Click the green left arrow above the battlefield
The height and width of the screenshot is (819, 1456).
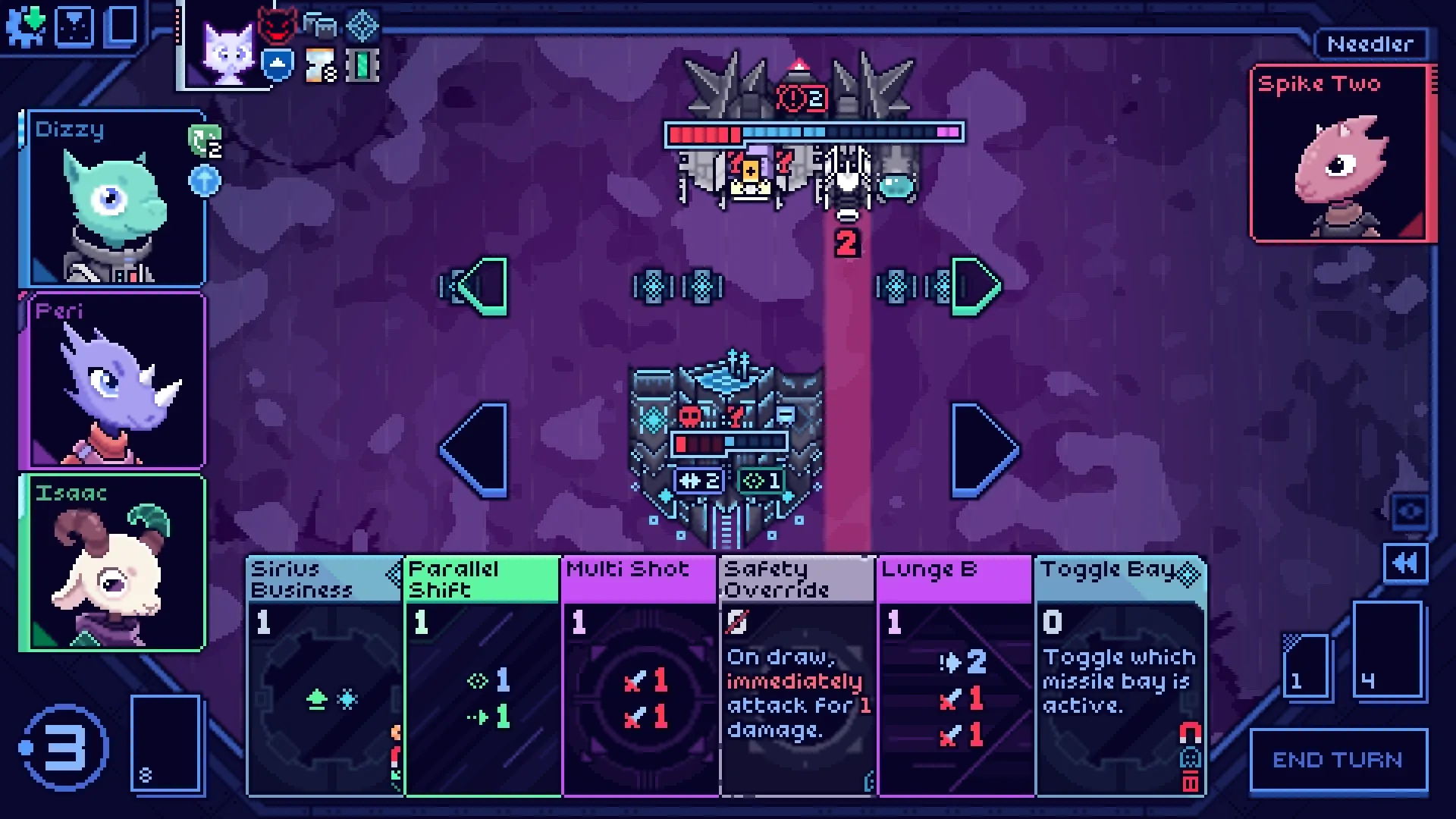coord(478,287)
